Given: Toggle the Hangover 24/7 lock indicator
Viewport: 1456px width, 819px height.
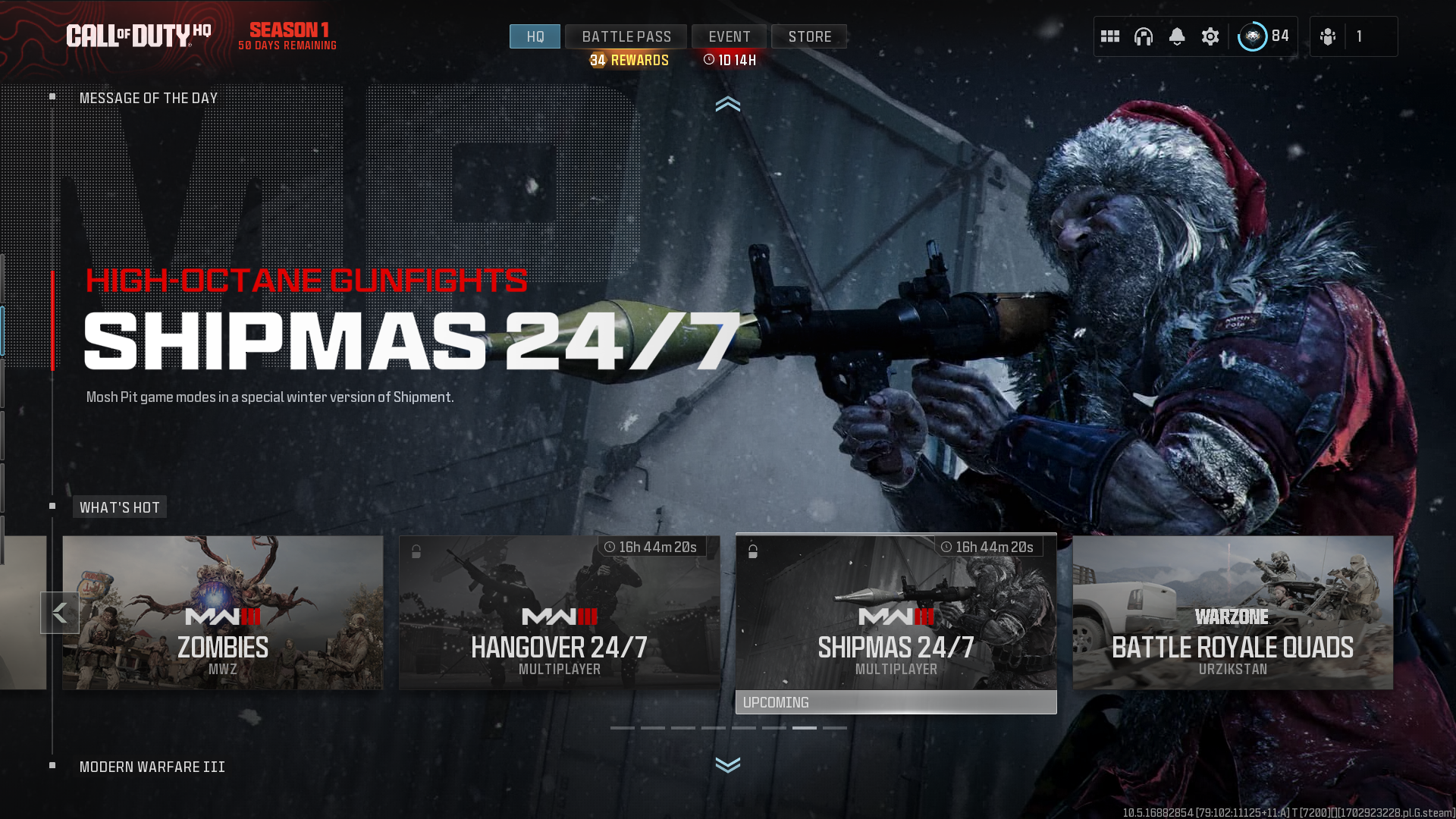Looking at the screenshot, I should [x=416, y=551].
